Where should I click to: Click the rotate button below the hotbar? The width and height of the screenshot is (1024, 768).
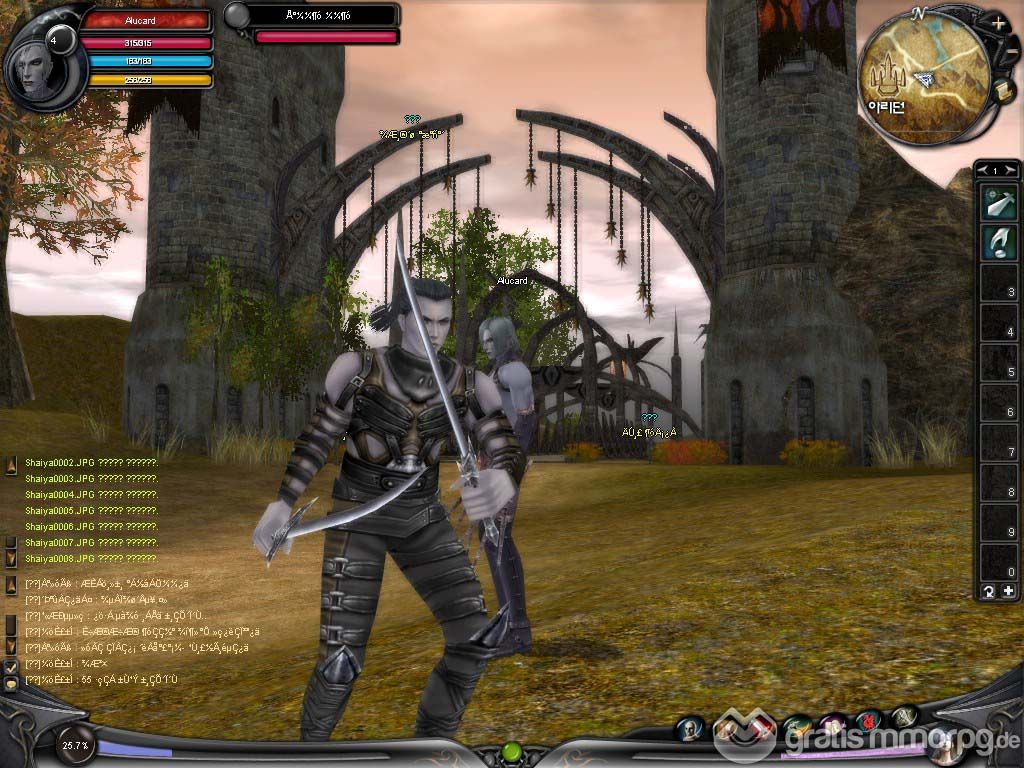tap(988, 591)
